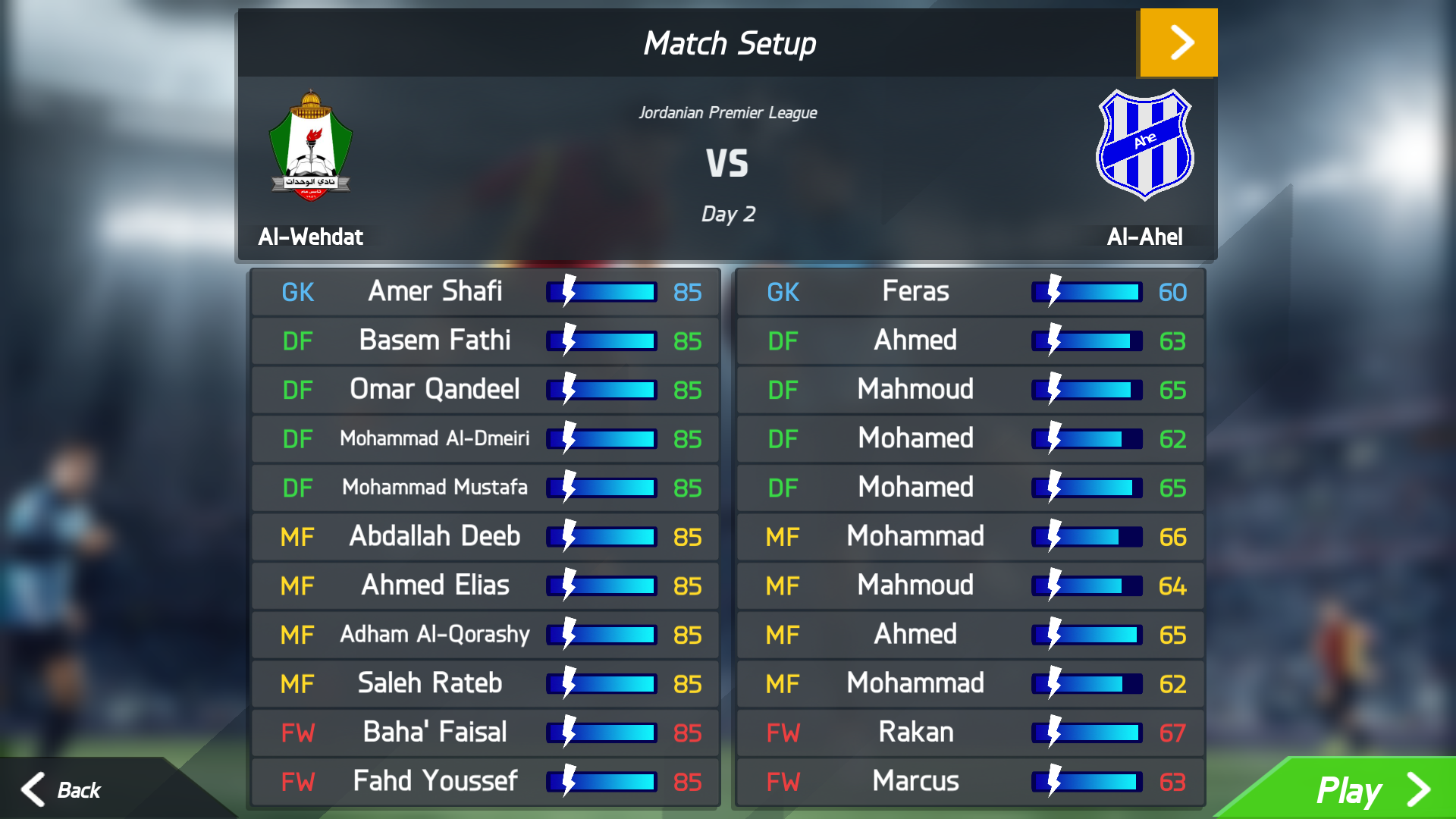This screenshot has width=1456, height=819.
Task: Select the FW row for Fahd Youssef
Action: pyautogui.click(x=485, y=780)
